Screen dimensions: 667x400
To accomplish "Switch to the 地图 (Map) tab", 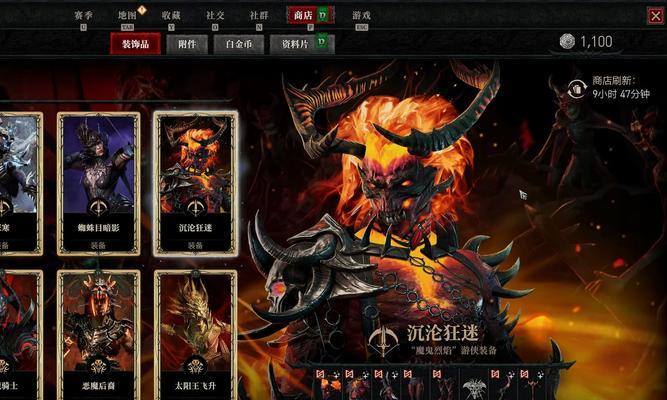I will [x=126, y=16].
